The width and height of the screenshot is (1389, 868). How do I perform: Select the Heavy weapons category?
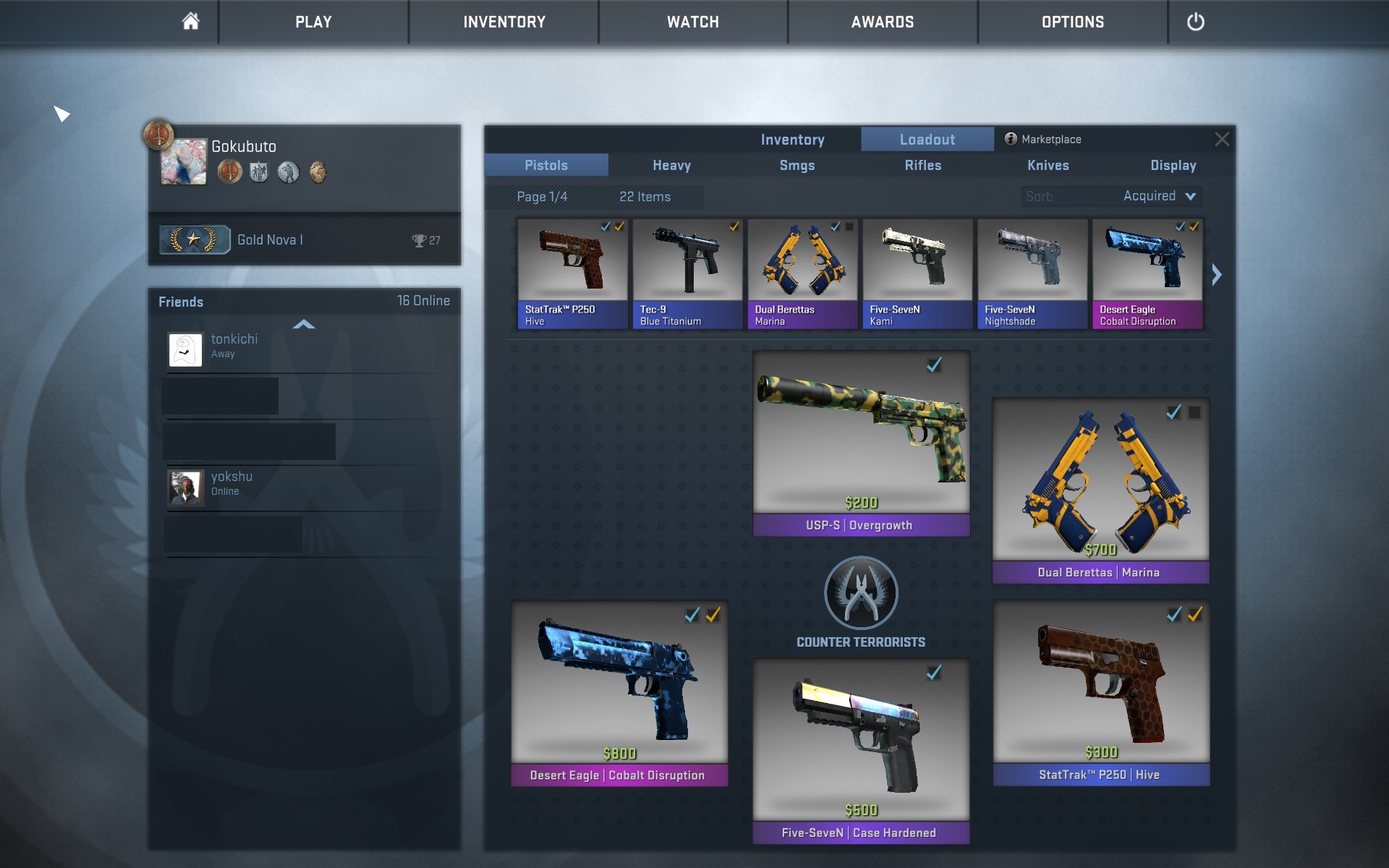point(671,166)
